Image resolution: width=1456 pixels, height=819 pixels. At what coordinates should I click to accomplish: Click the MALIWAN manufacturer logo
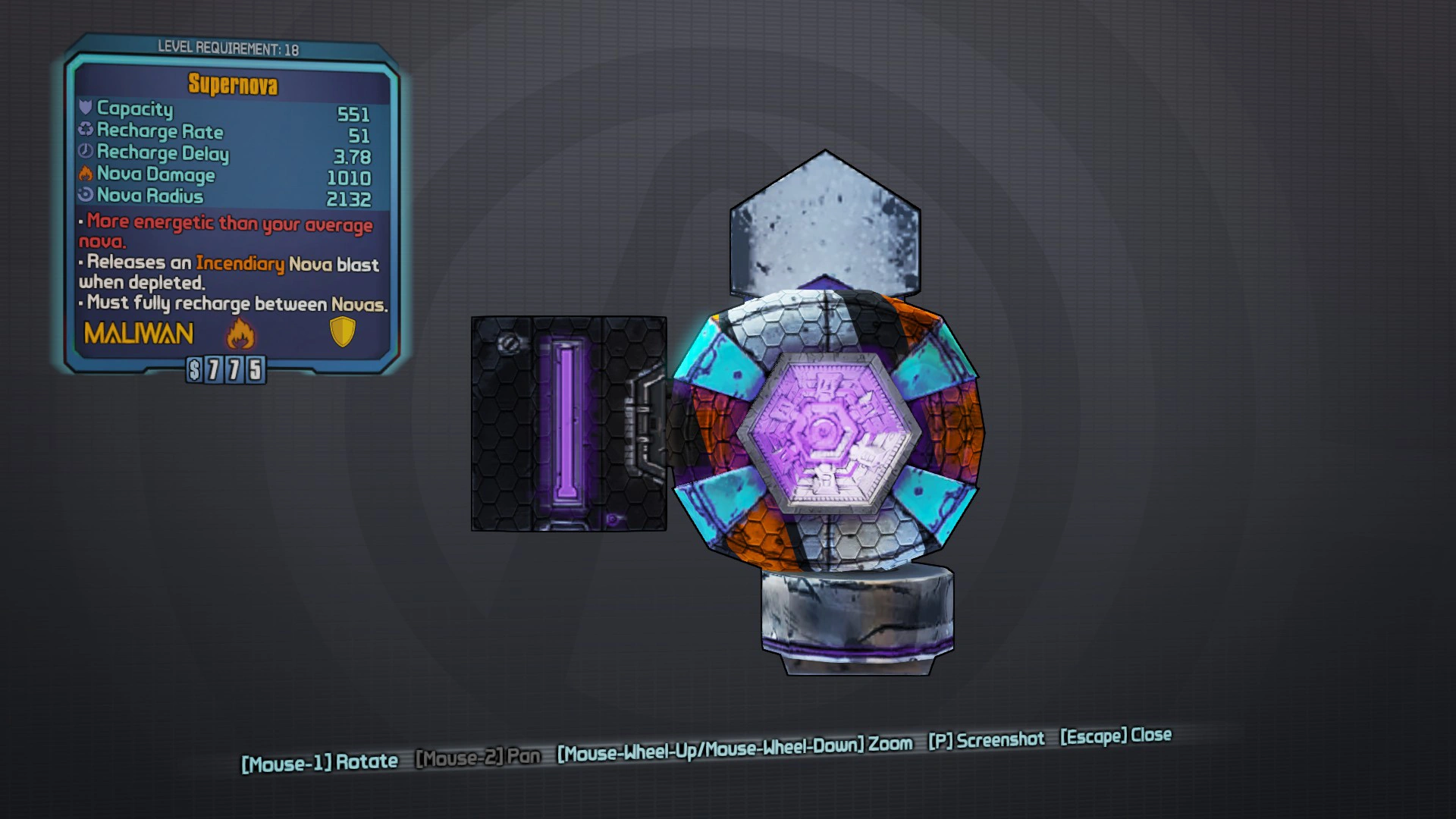click(x=136, y=333)
